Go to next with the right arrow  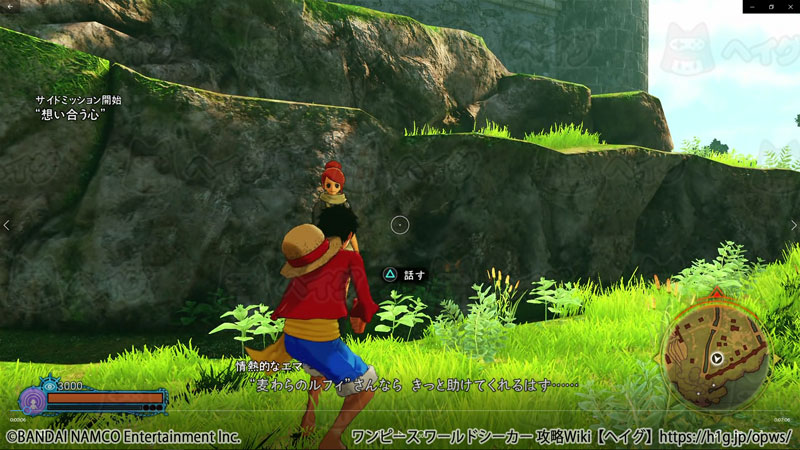coord(794,225)
